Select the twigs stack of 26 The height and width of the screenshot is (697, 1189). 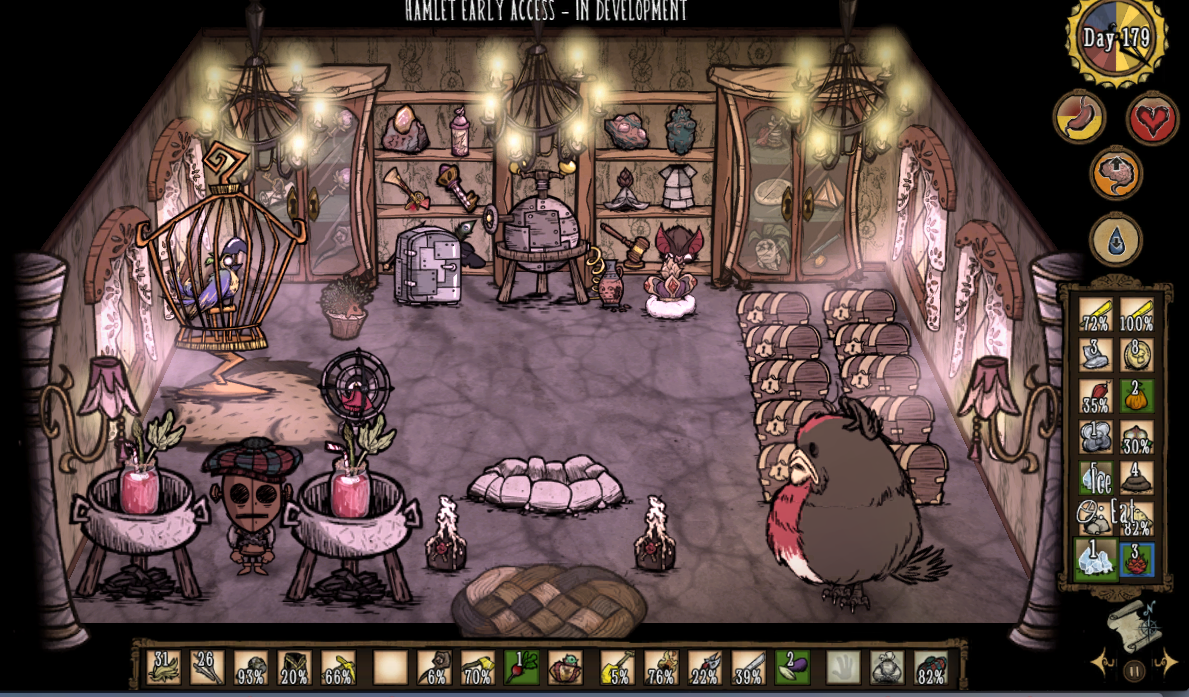207,667
